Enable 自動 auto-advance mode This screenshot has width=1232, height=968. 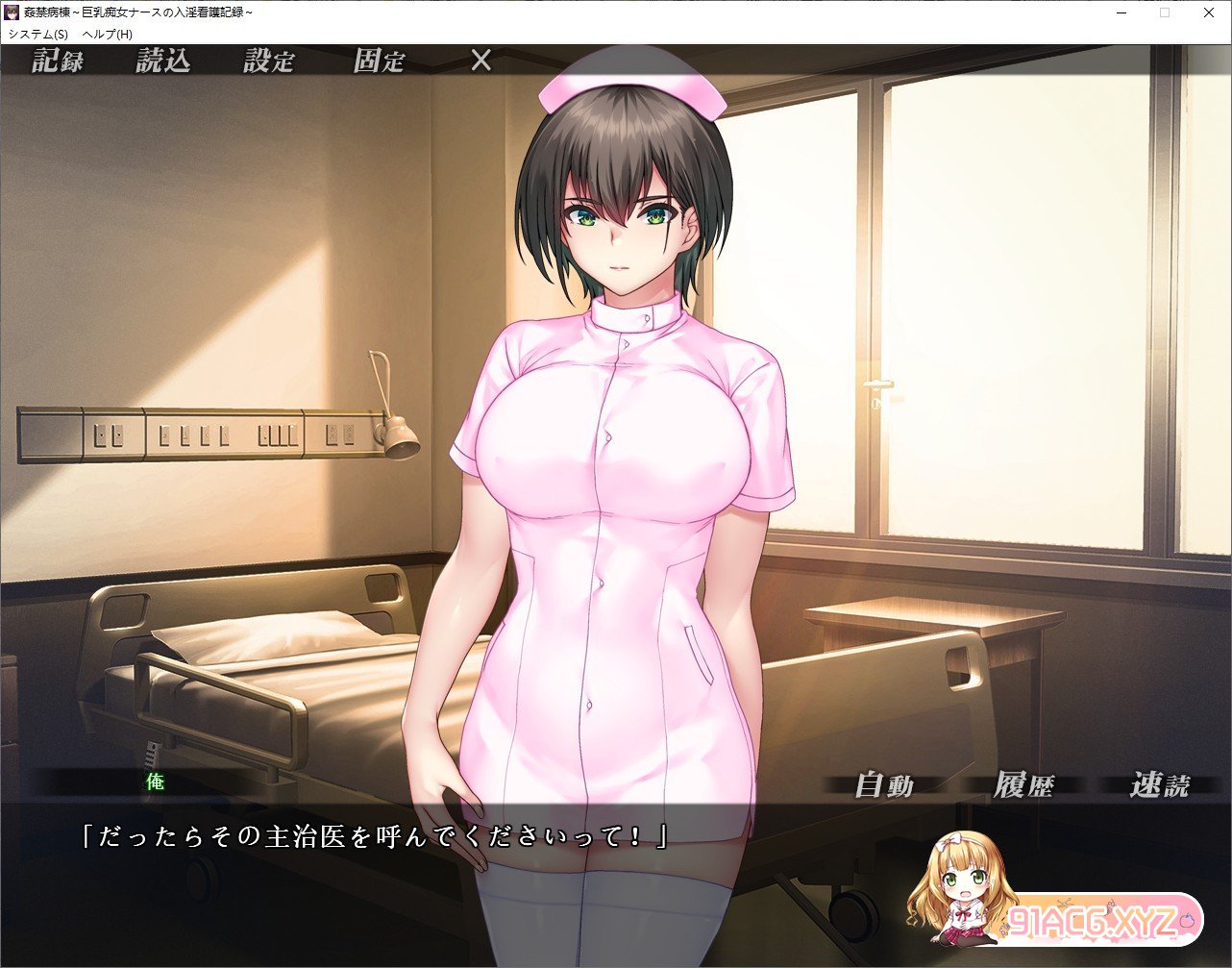884,785
